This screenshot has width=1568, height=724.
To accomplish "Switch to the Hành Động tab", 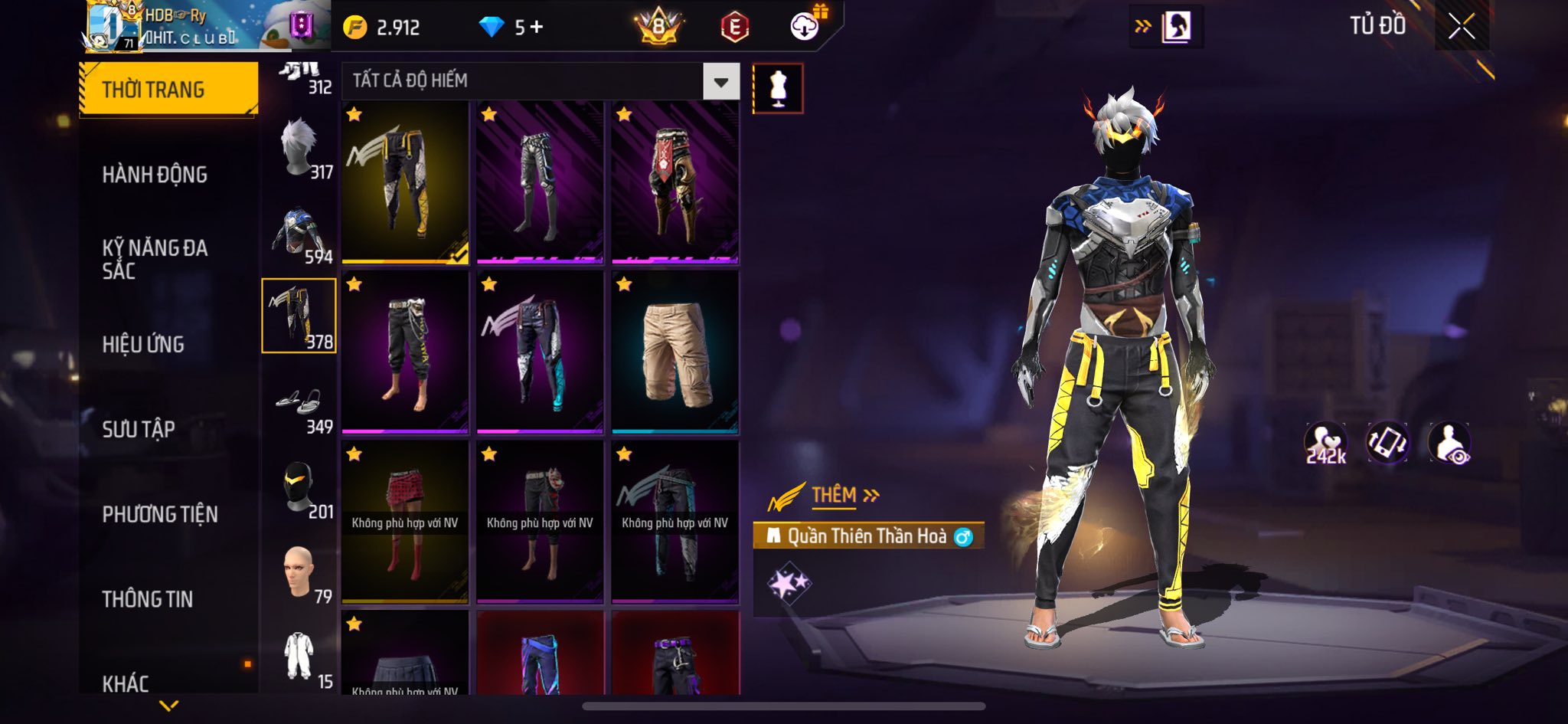I will click(155, 175).
